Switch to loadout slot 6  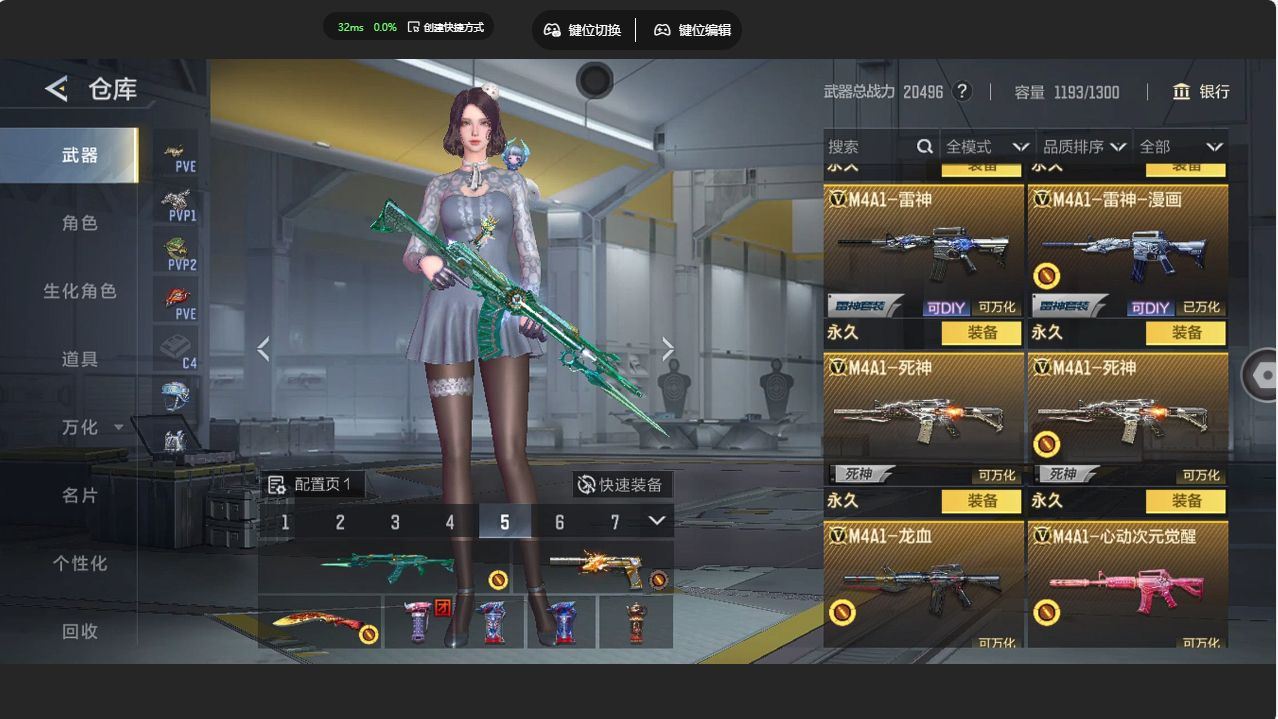(559, 522)
